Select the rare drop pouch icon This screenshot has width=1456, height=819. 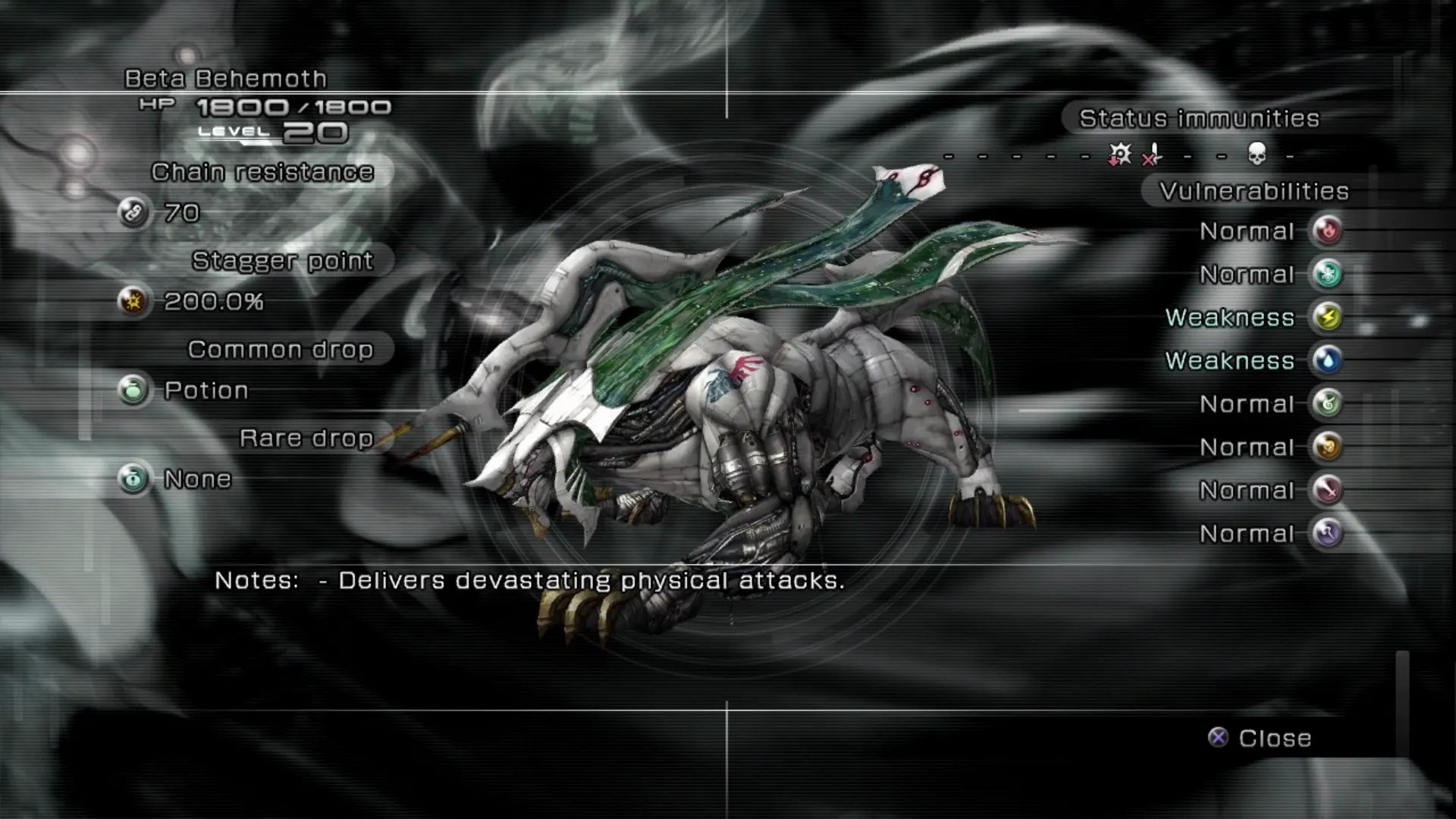pos(133,479)
